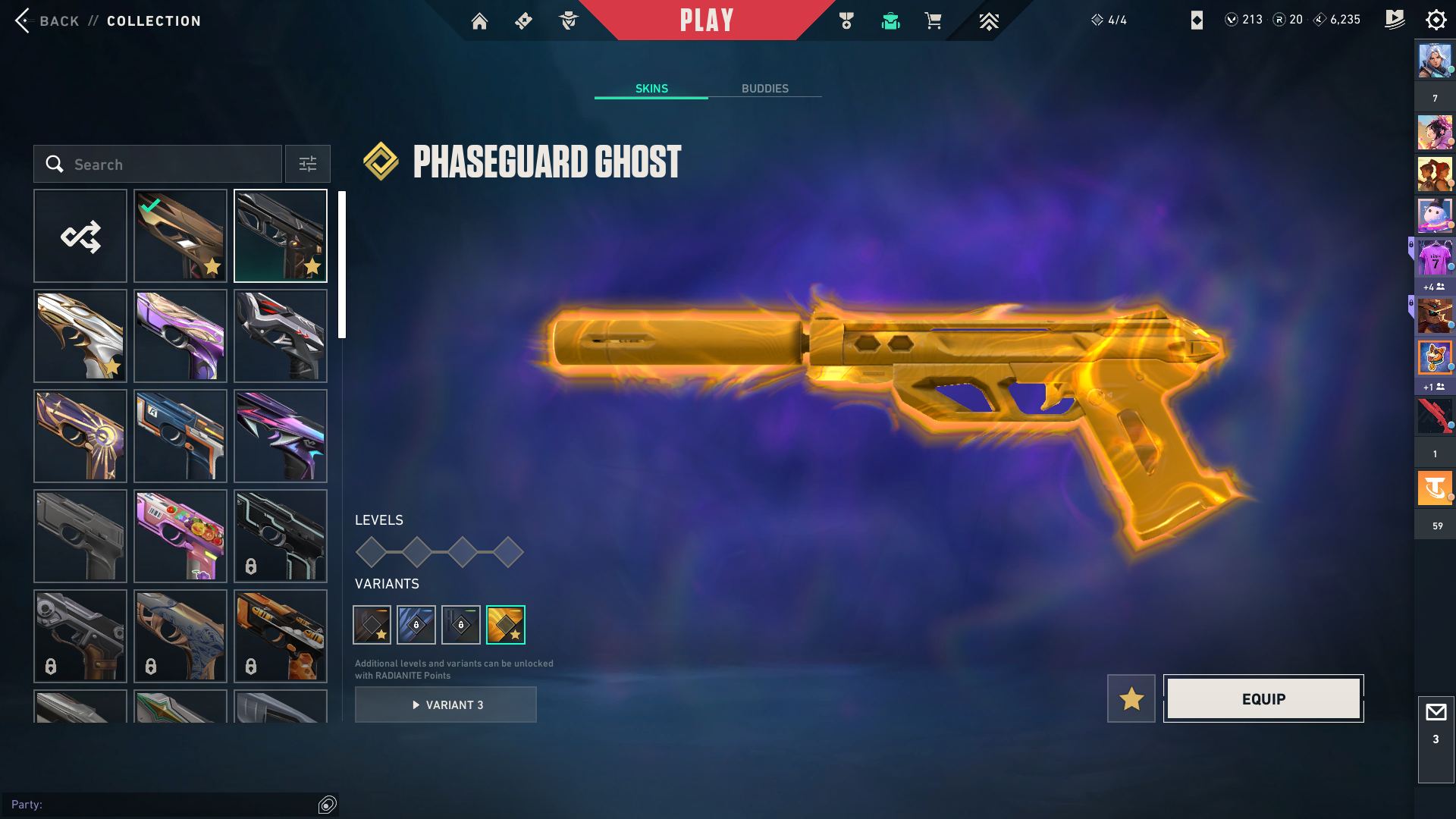Equip the Phaseguard Ghost skin
1456x819 pixels.
(1263, 698)
